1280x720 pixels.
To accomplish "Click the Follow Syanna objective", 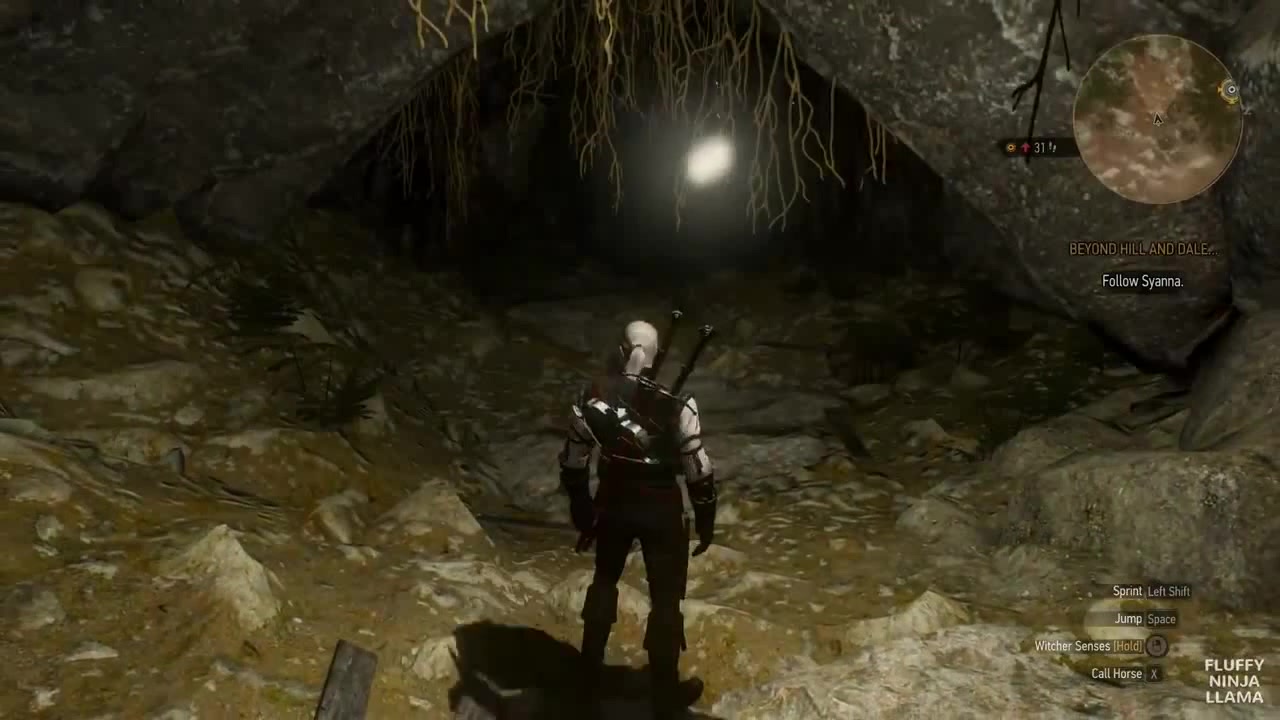I will click(x=1142, y=281).
